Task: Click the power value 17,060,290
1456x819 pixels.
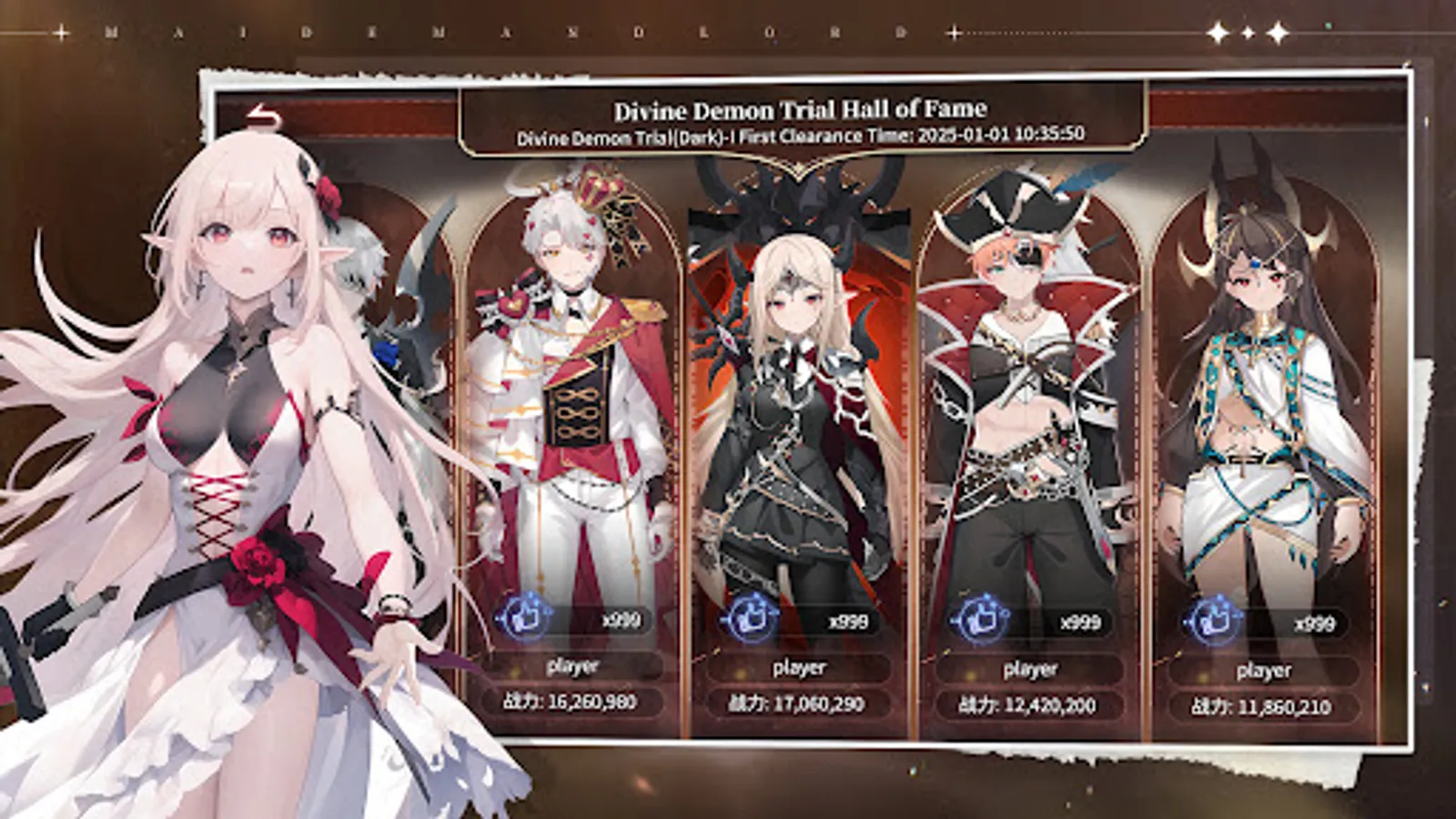Action: tap(799, 703)
